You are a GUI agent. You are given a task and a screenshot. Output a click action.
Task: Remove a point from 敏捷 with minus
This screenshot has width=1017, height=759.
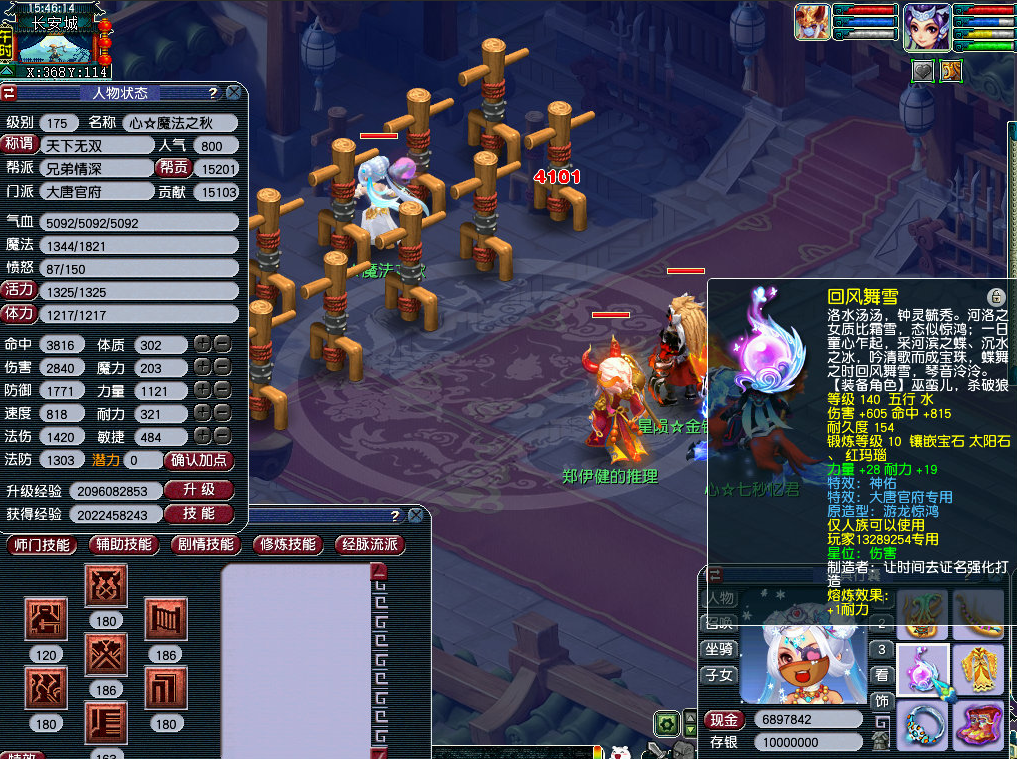pos(222,436)
